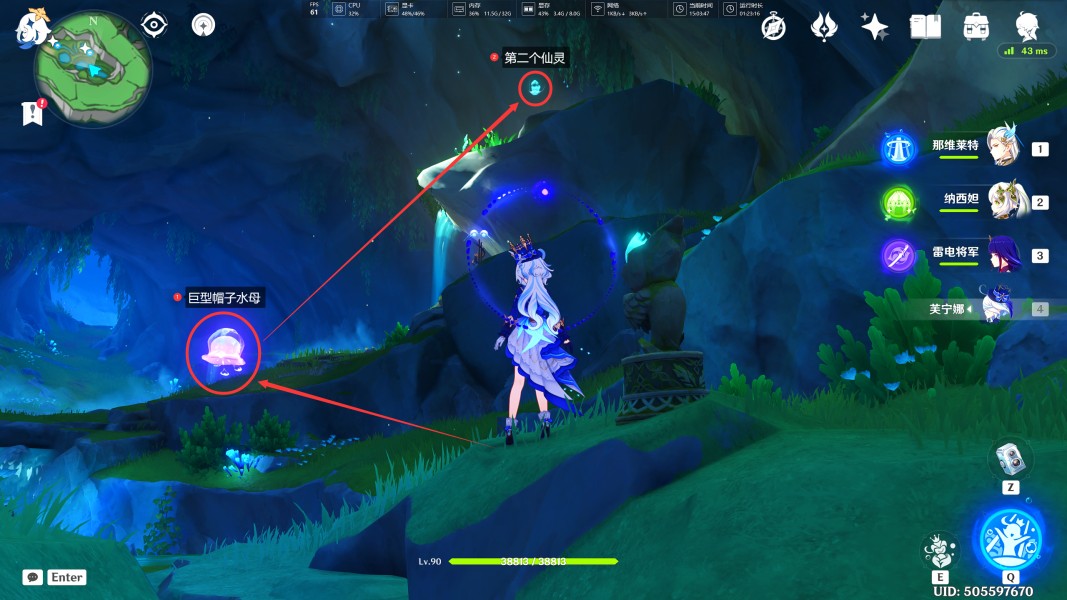This screenshot has height=600, width=1067.
Task: Open the Battle Pass winged icon
Action: click(824, 27)
